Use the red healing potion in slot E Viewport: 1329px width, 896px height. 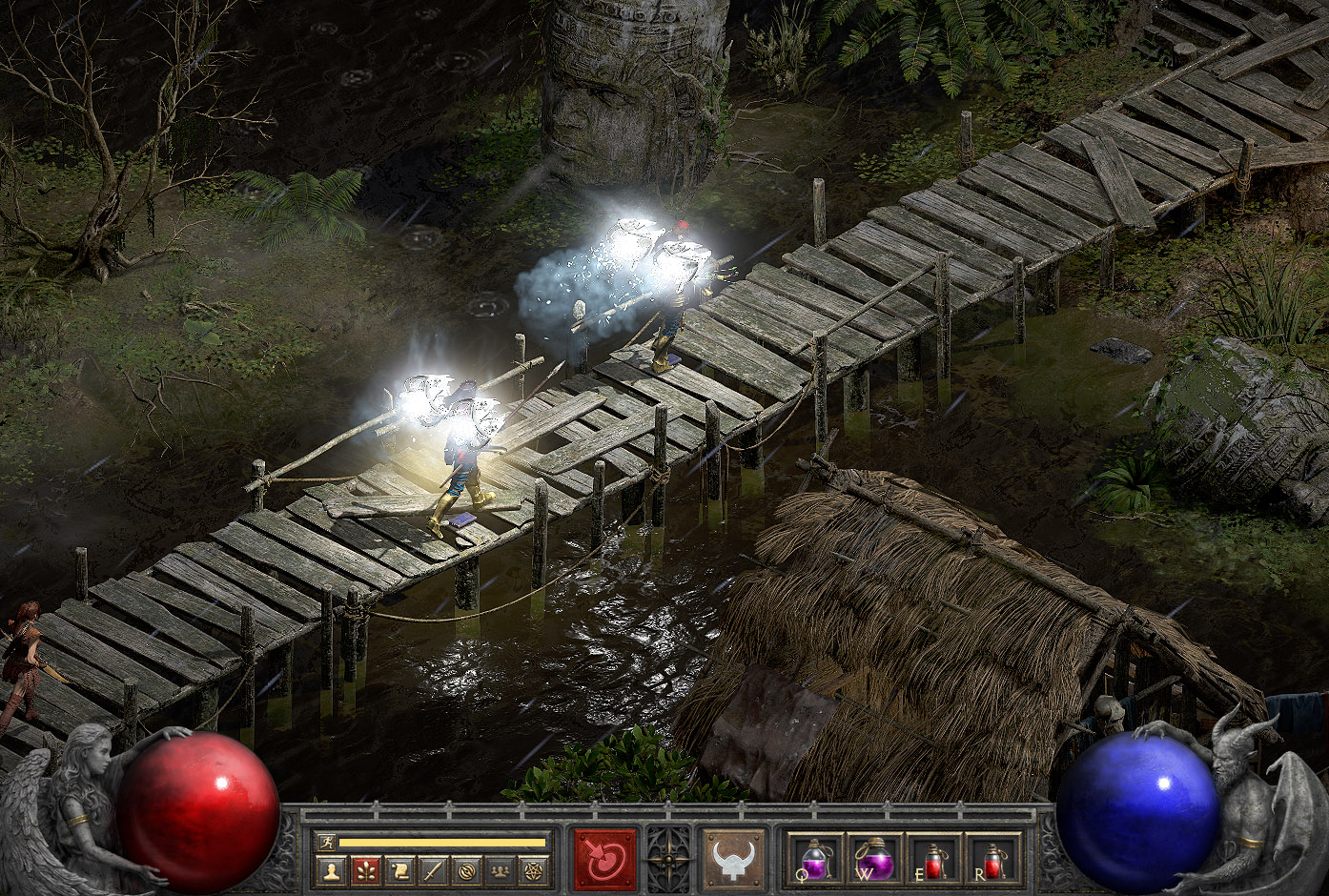point(934,860)
